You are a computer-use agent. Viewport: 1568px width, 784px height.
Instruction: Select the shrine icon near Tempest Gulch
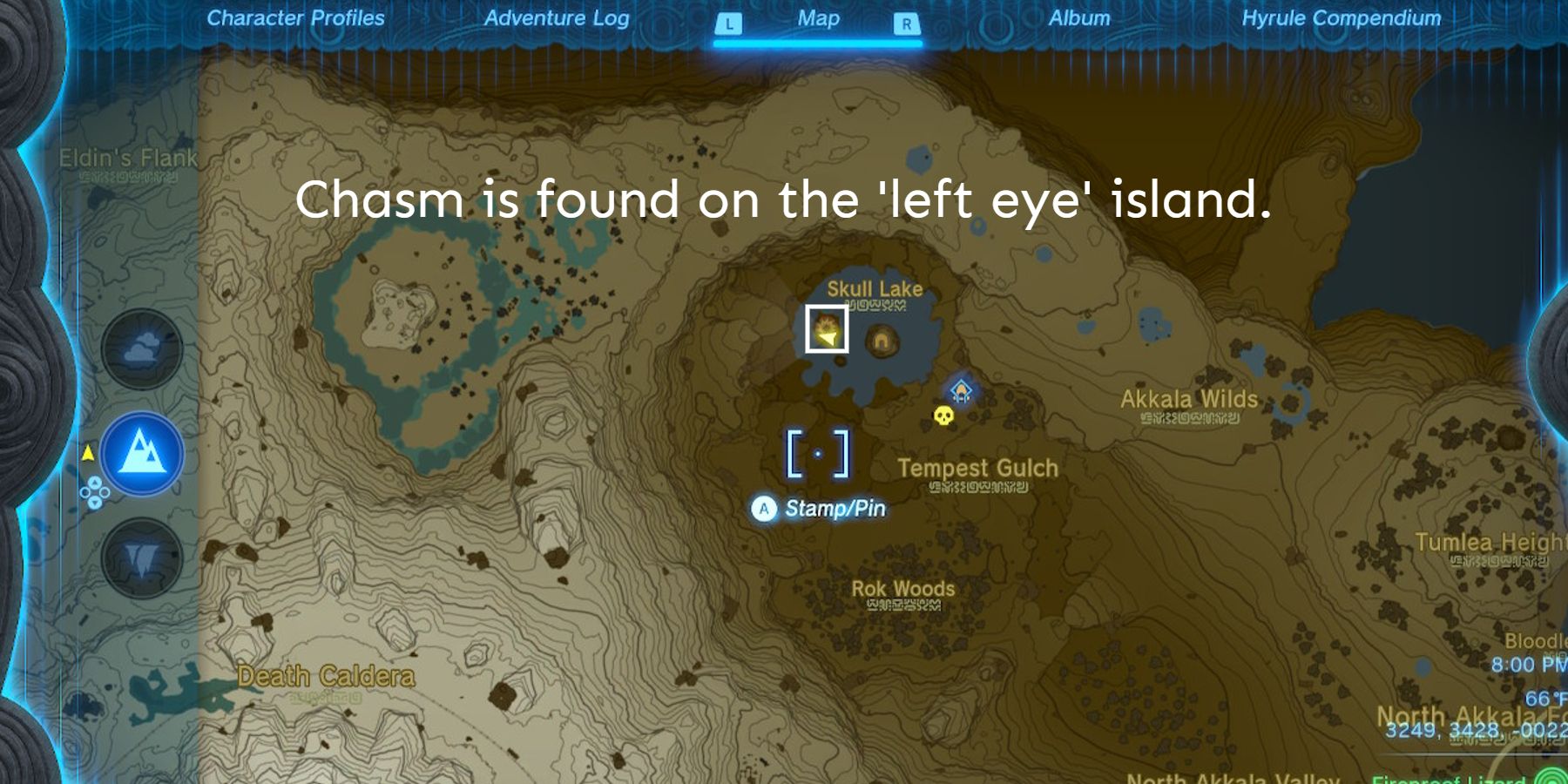tap(962, 390)
